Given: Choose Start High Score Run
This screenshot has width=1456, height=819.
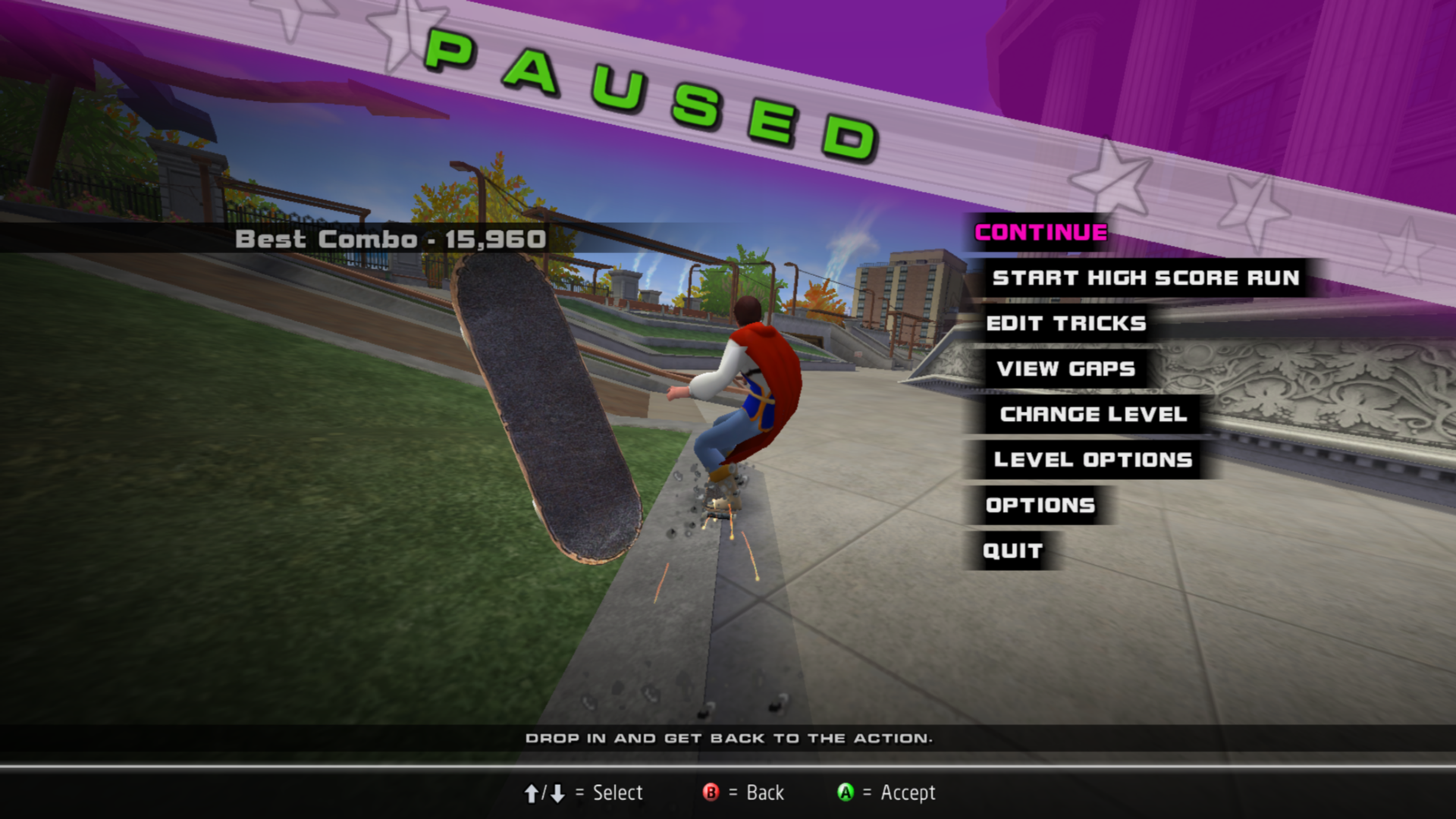Looking at the screenshot, I should [x=1146, y=278].
